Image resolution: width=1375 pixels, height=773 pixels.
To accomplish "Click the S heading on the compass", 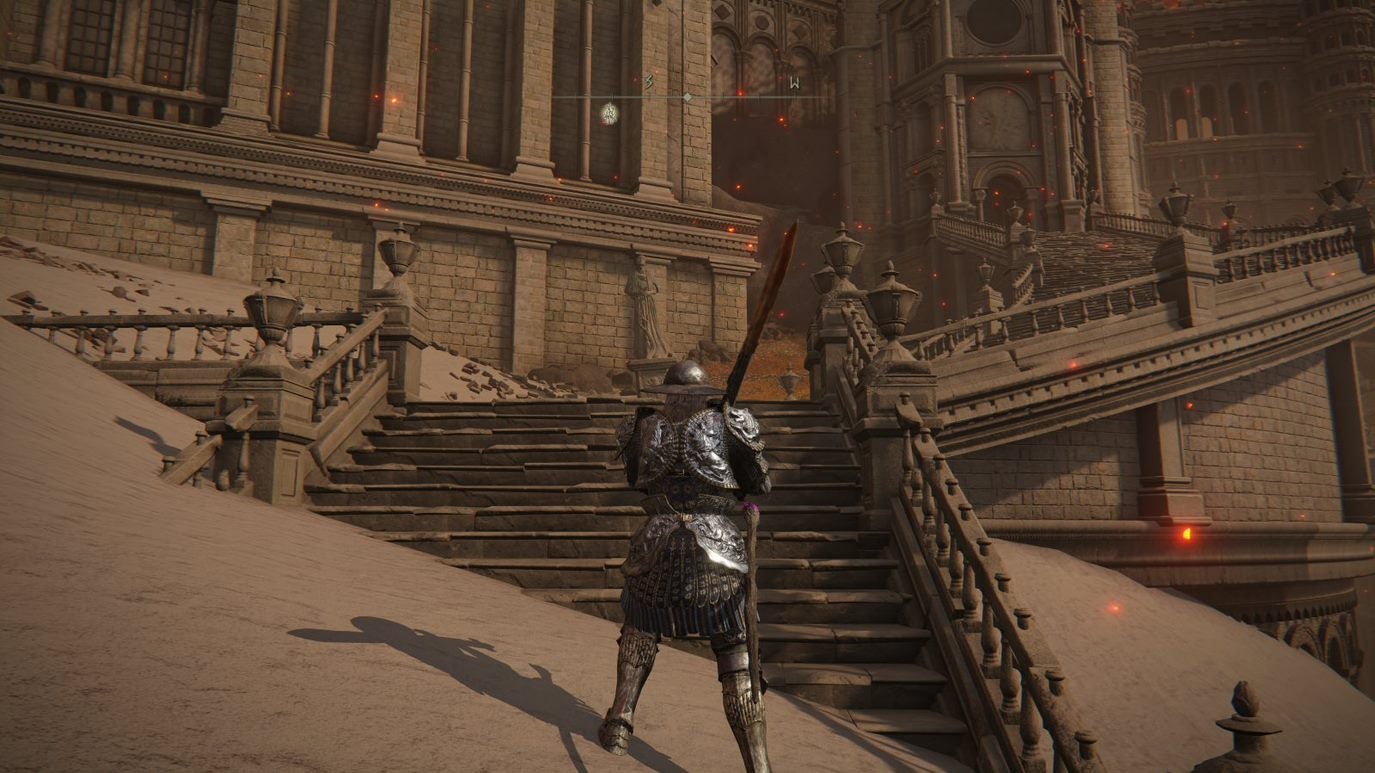I will (x=649, y=81).
